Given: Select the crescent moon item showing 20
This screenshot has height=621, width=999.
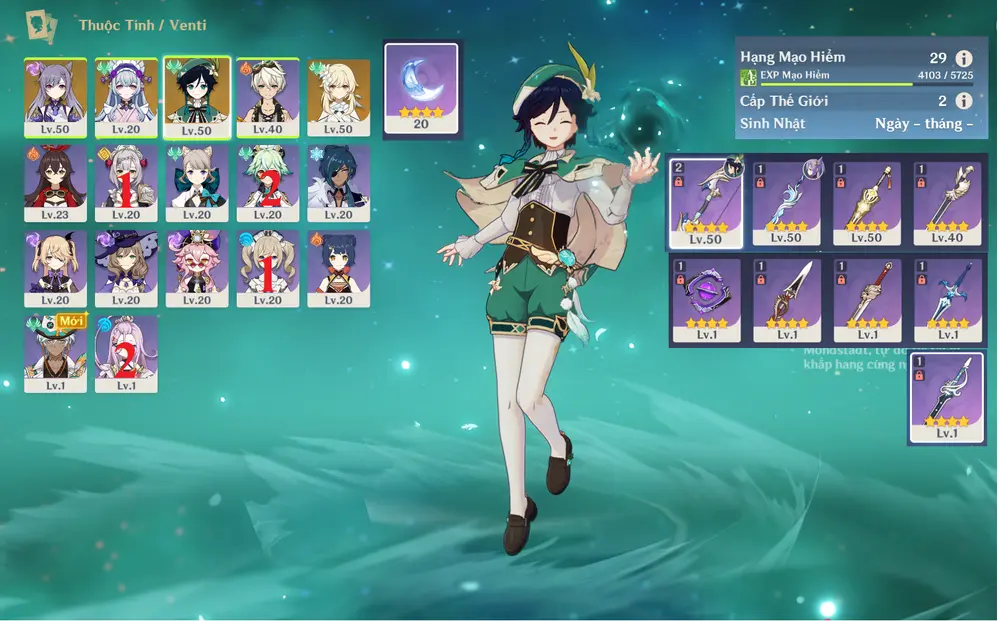Looking at the screenshot, I should tap(421, 88).
